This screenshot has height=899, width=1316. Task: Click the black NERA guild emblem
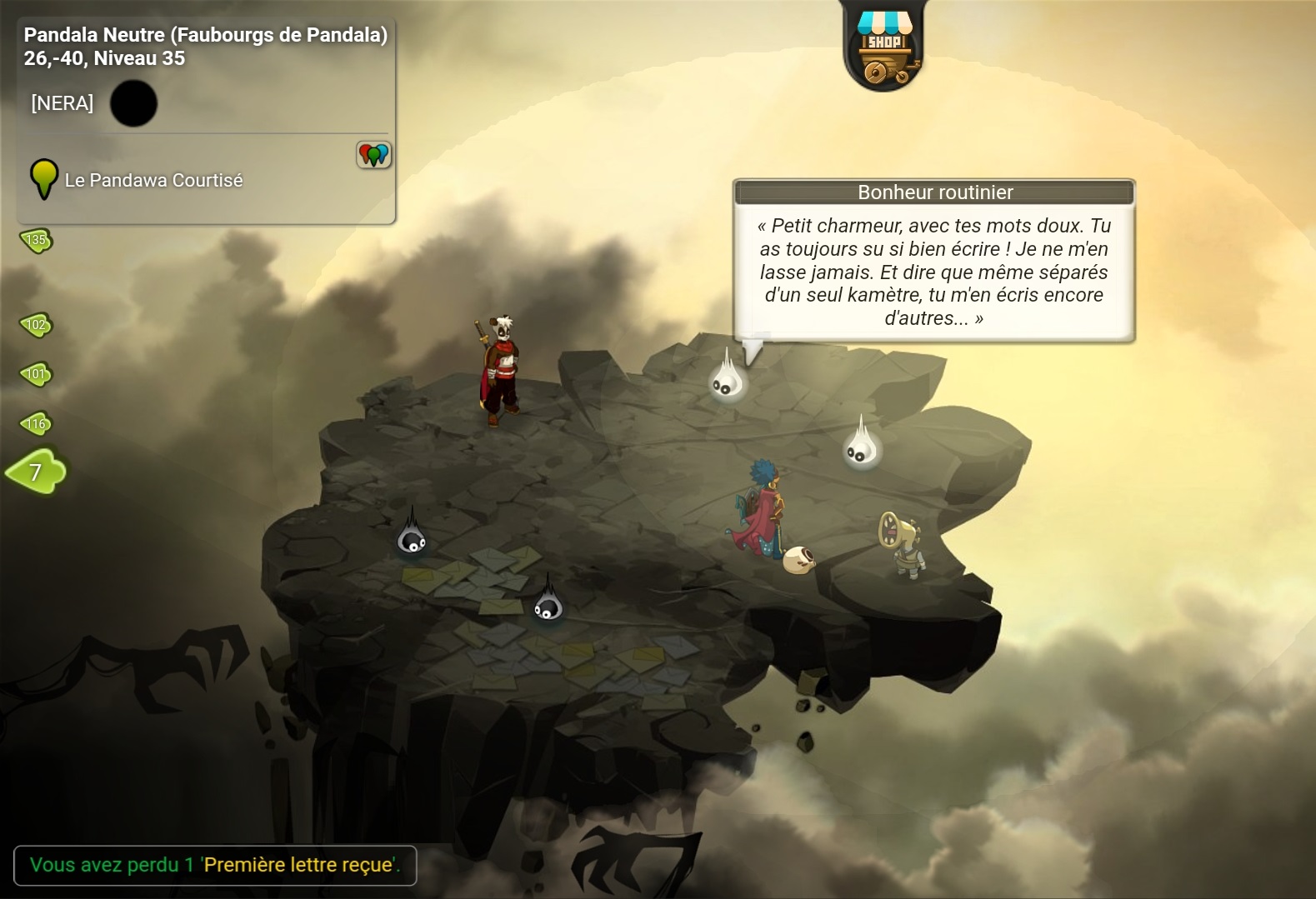[x=133, y=103]
